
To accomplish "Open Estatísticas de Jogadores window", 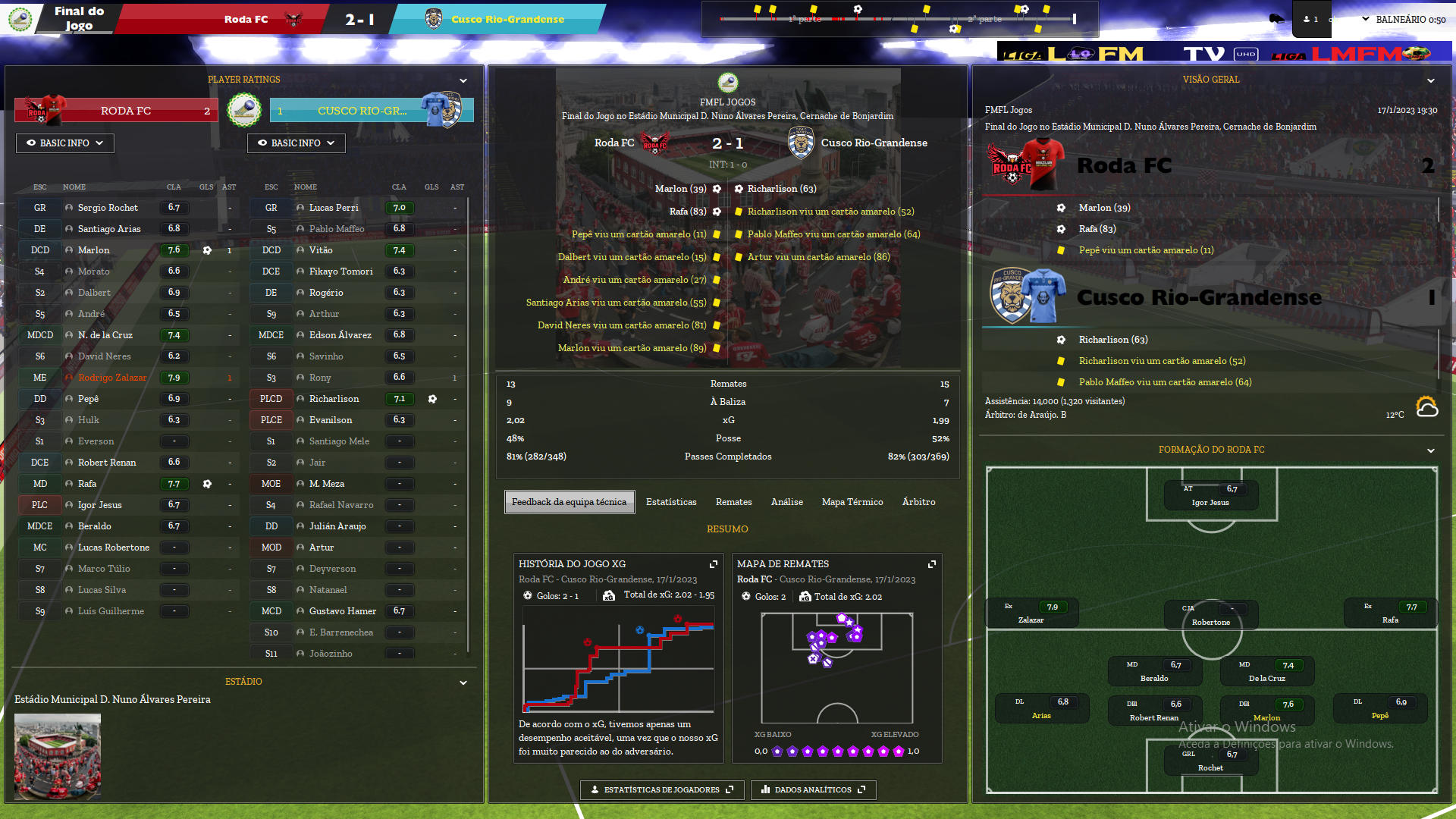I will pyautogui.click(x=662, y=789).
